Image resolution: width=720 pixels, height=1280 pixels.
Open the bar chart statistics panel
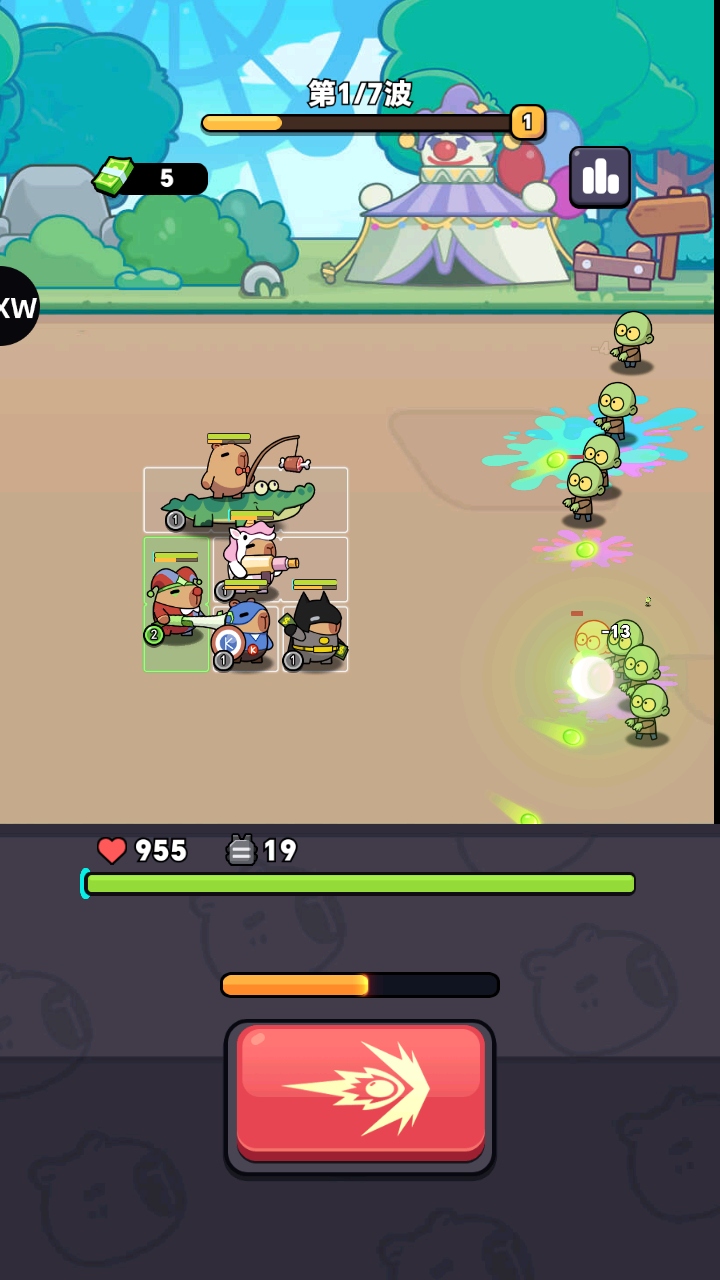[x=600, y=177]
